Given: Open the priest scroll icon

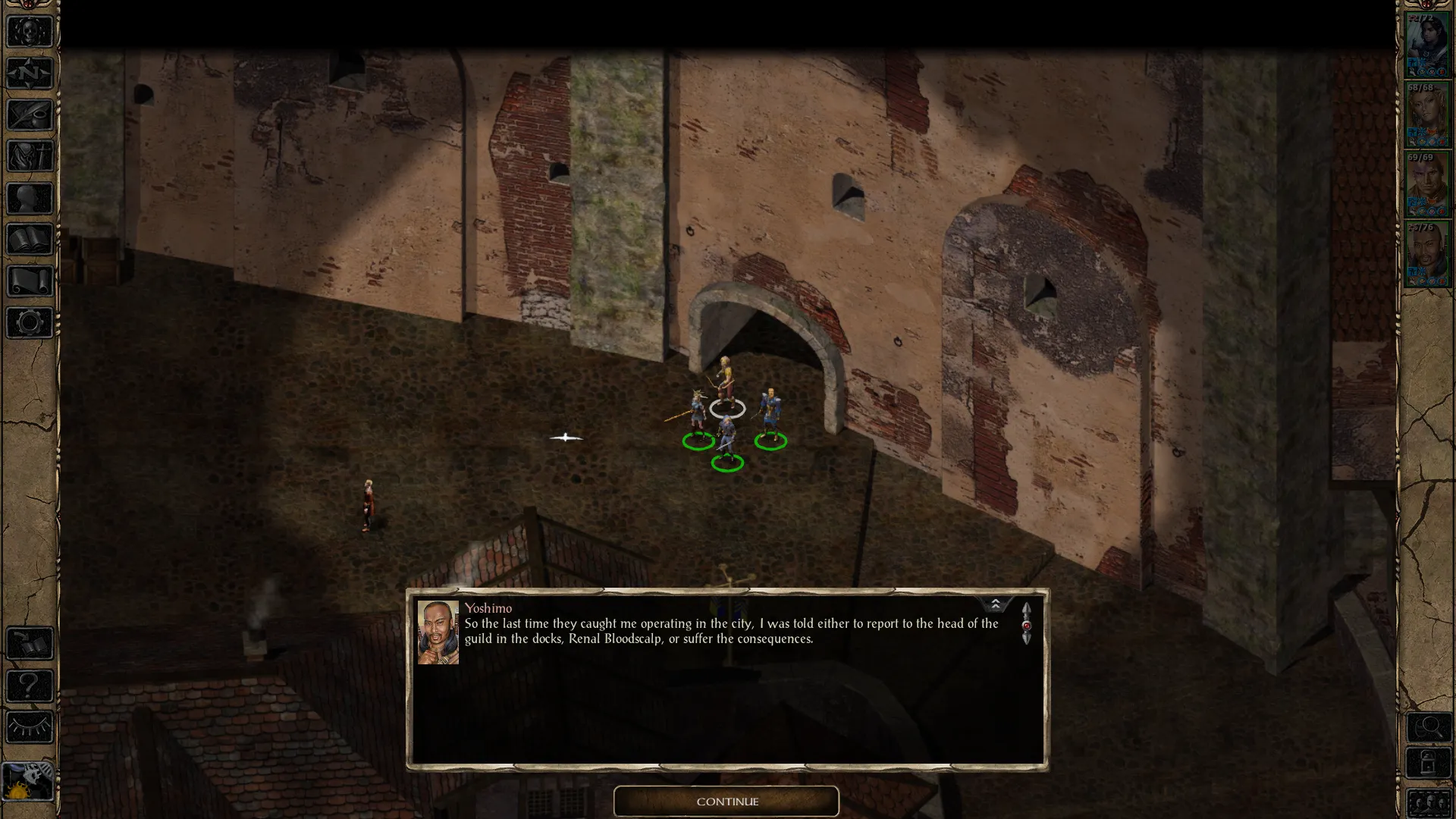Looking at the screenshot, I should [30, 281].
